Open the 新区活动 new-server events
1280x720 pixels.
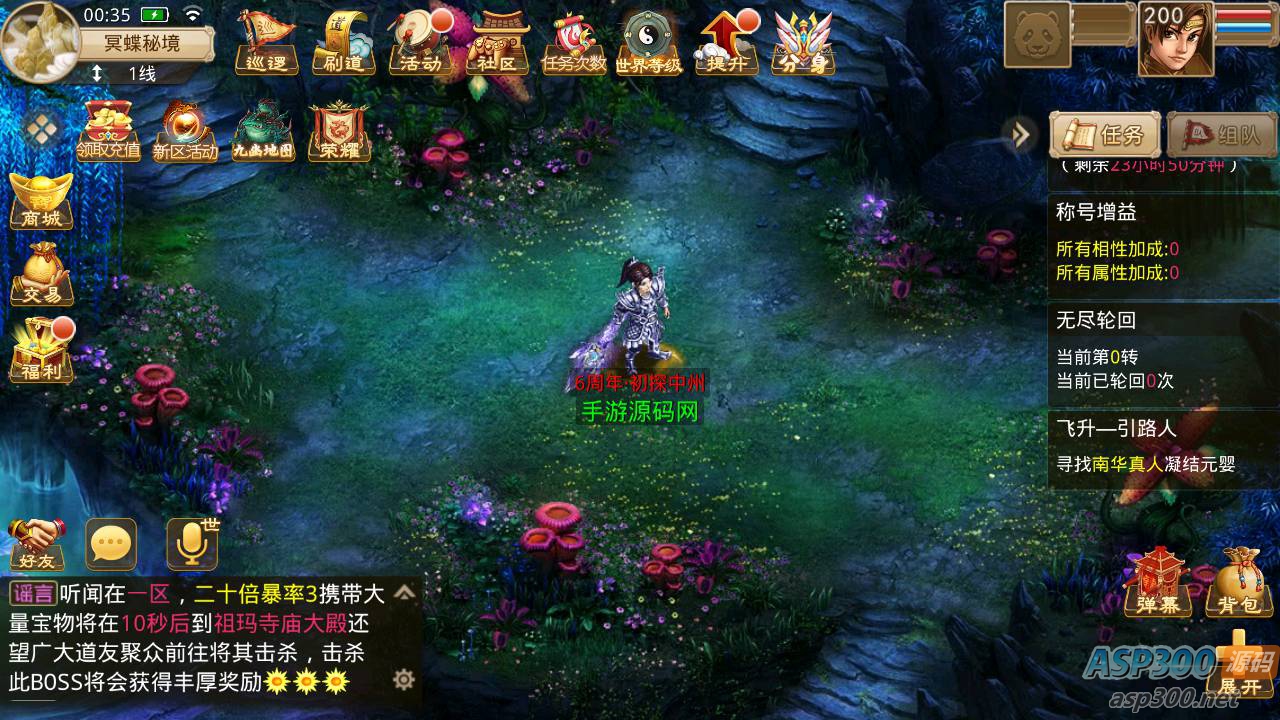pos(185,131)
